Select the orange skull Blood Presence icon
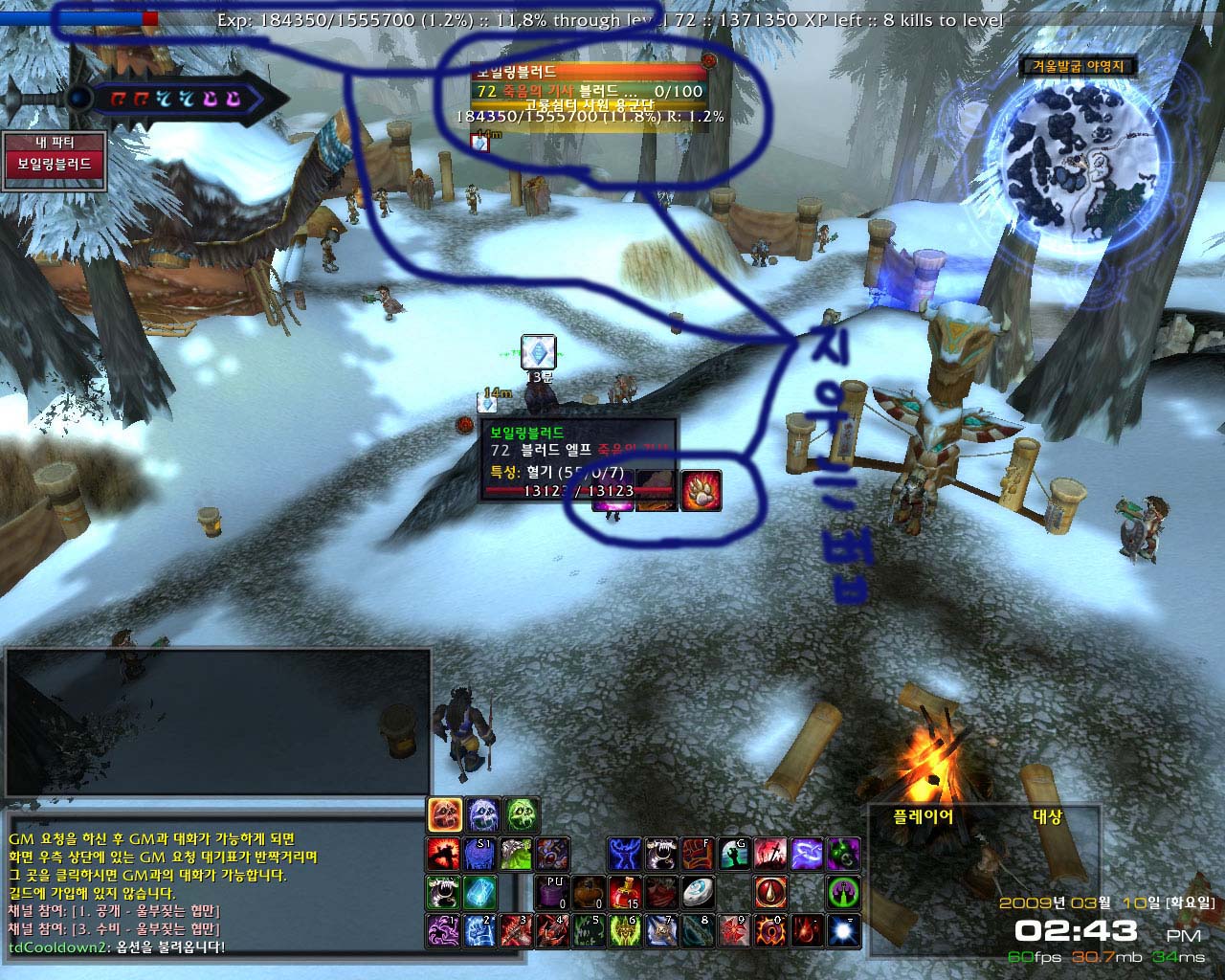Screen dimensions: 1225x980 click(445, 815)
